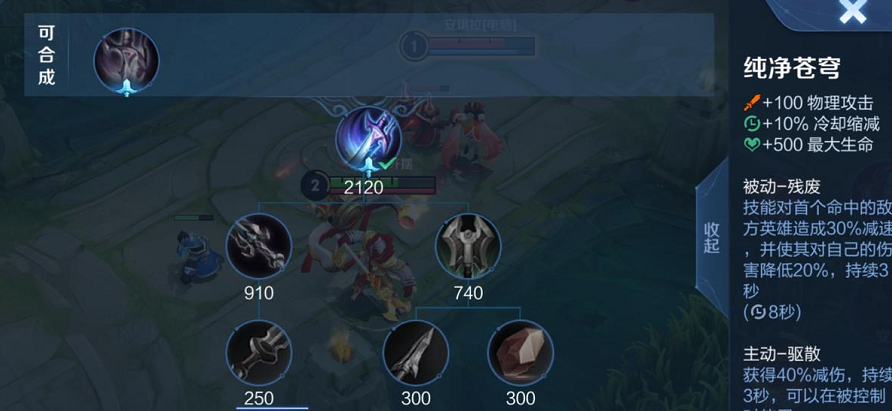Select the craftable item under 可合成
Viewport: 892px width, 411px height.
click(126, 60)
